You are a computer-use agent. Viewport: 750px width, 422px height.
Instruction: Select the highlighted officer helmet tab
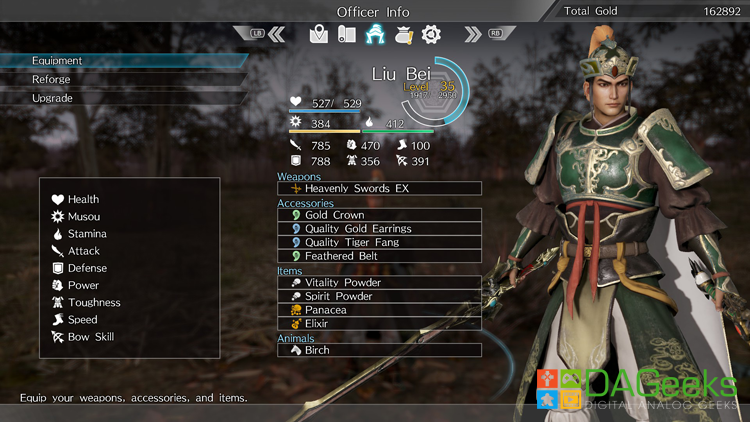(x=375, y=35)
